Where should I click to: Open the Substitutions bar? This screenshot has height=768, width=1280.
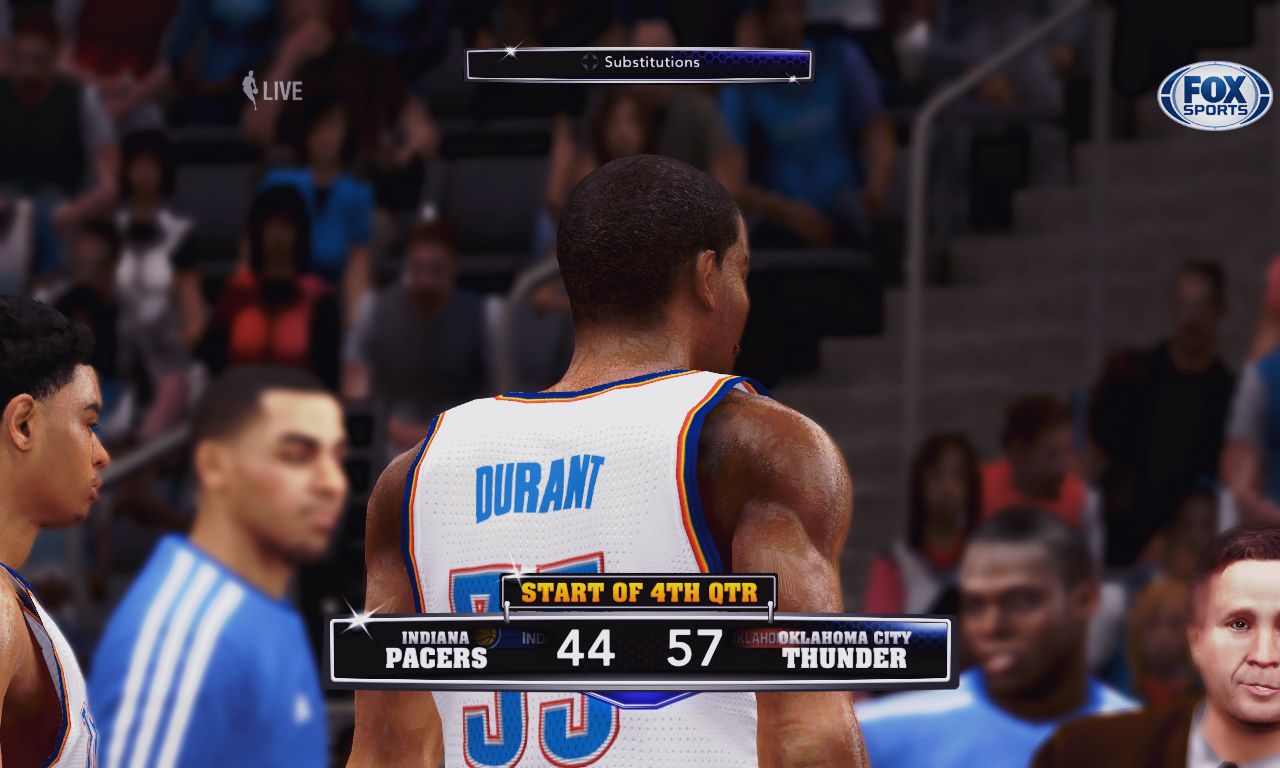(640, 64)
